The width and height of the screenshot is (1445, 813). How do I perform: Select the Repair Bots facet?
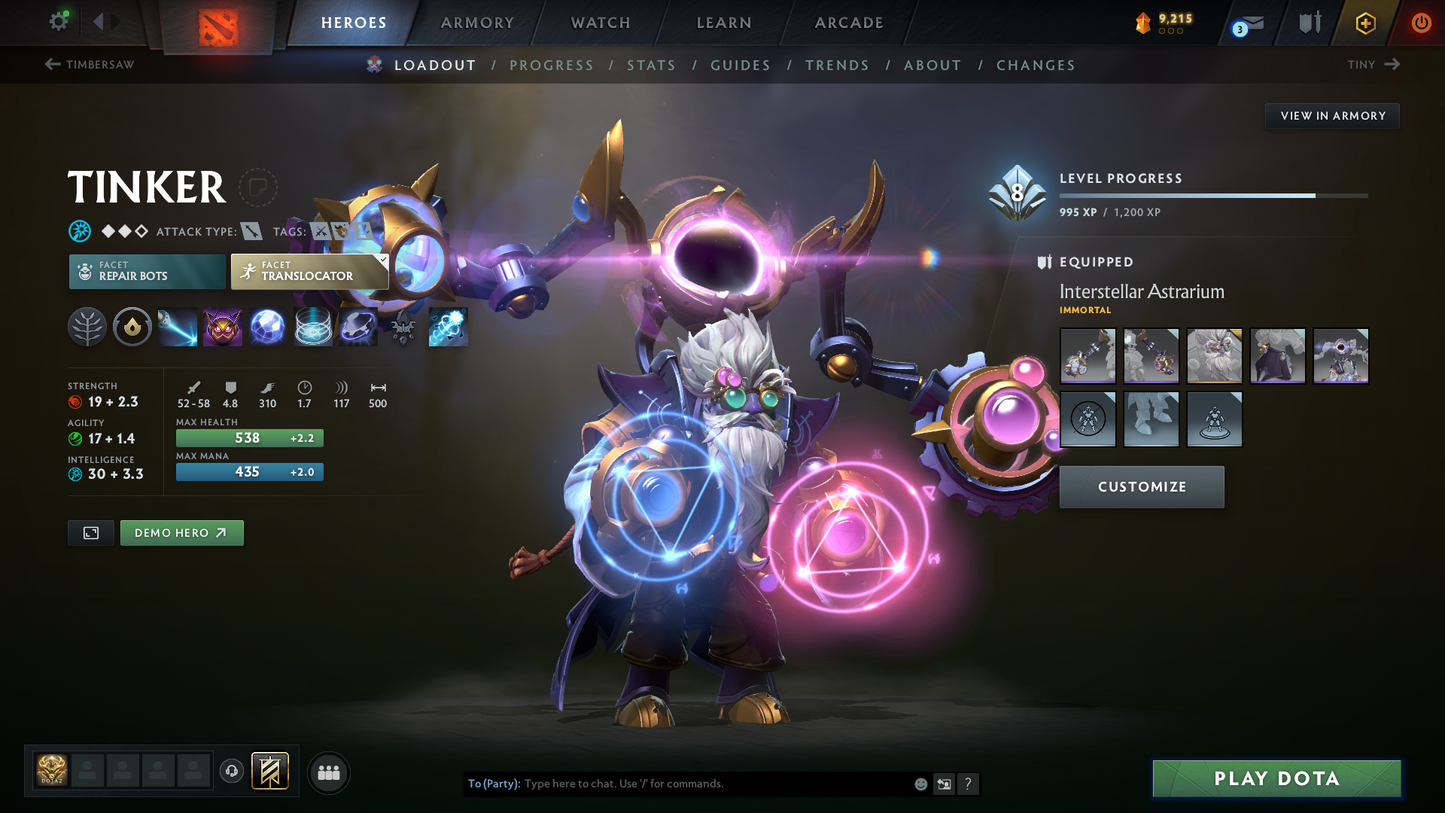147,271
